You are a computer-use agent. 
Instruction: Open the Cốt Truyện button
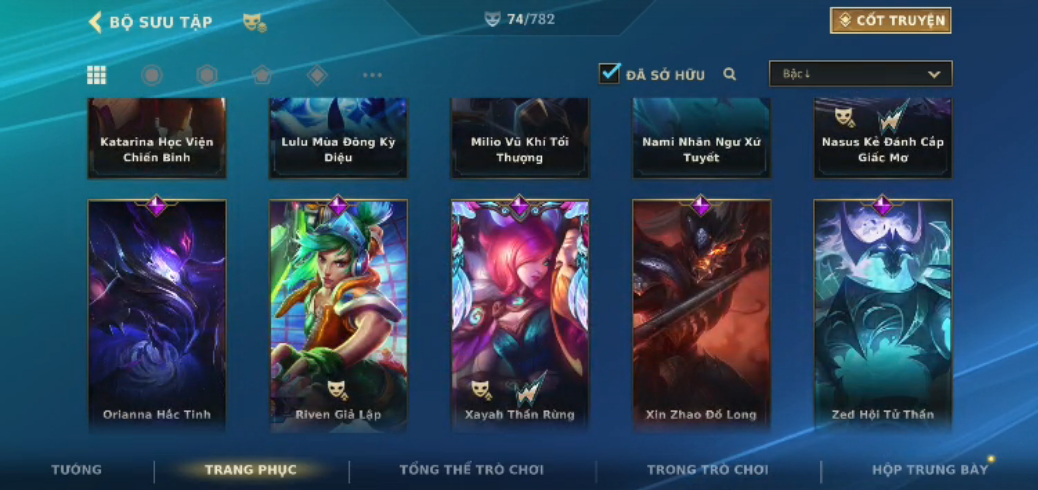890,21
